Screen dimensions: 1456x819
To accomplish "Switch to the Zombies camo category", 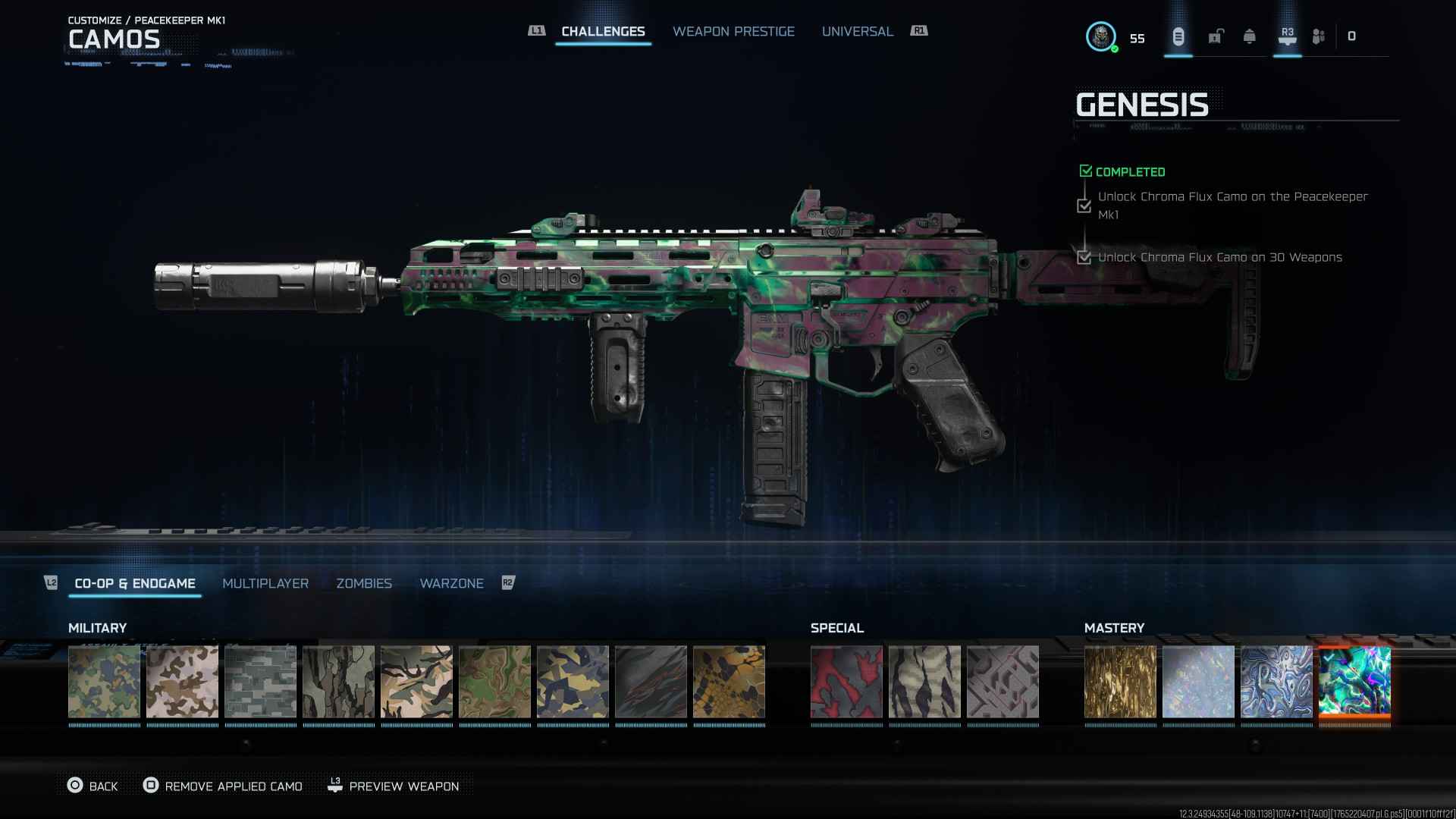I will [x=364, y=583].
